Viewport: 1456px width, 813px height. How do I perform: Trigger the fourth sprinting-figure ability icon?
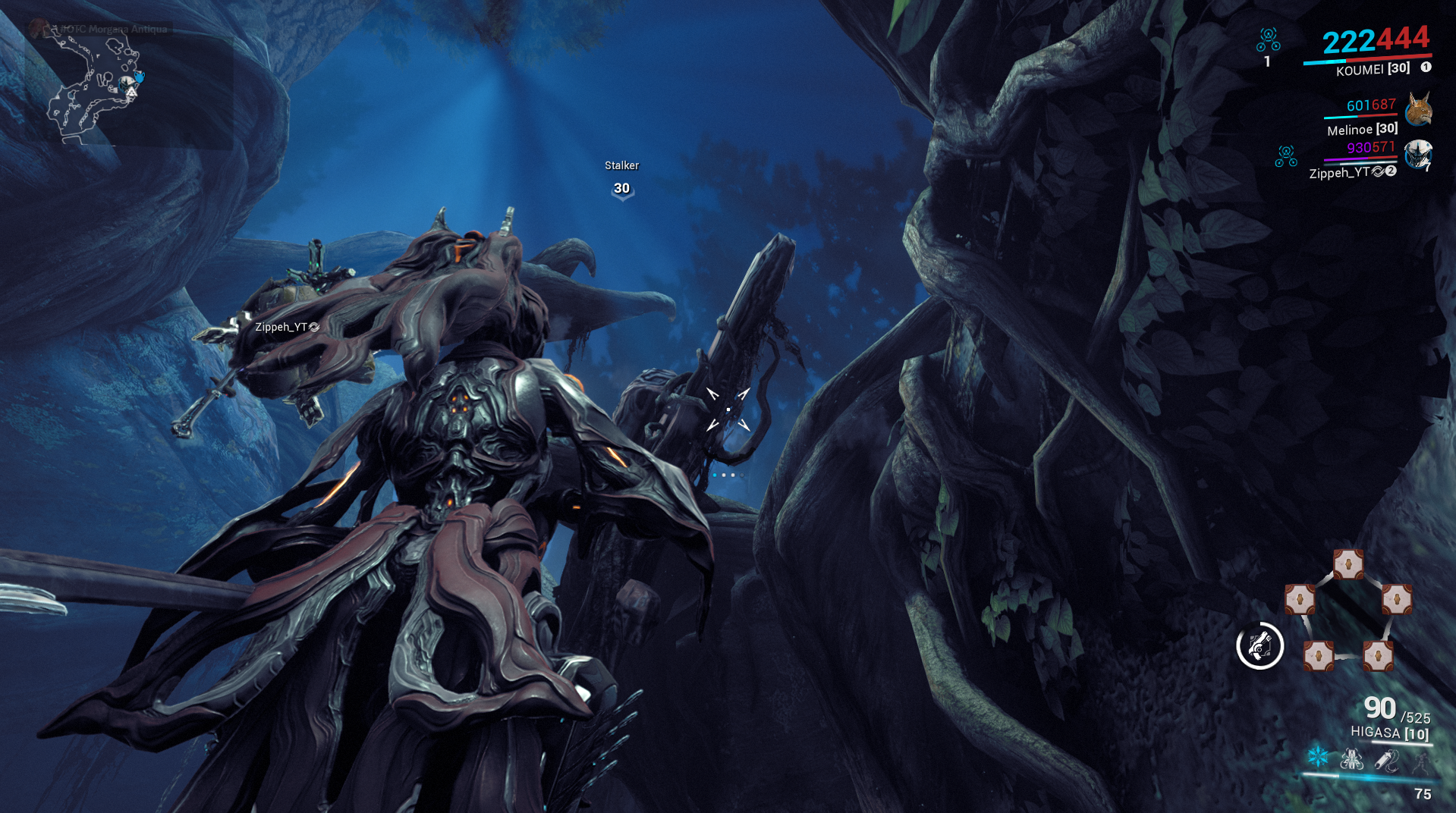1421,763
